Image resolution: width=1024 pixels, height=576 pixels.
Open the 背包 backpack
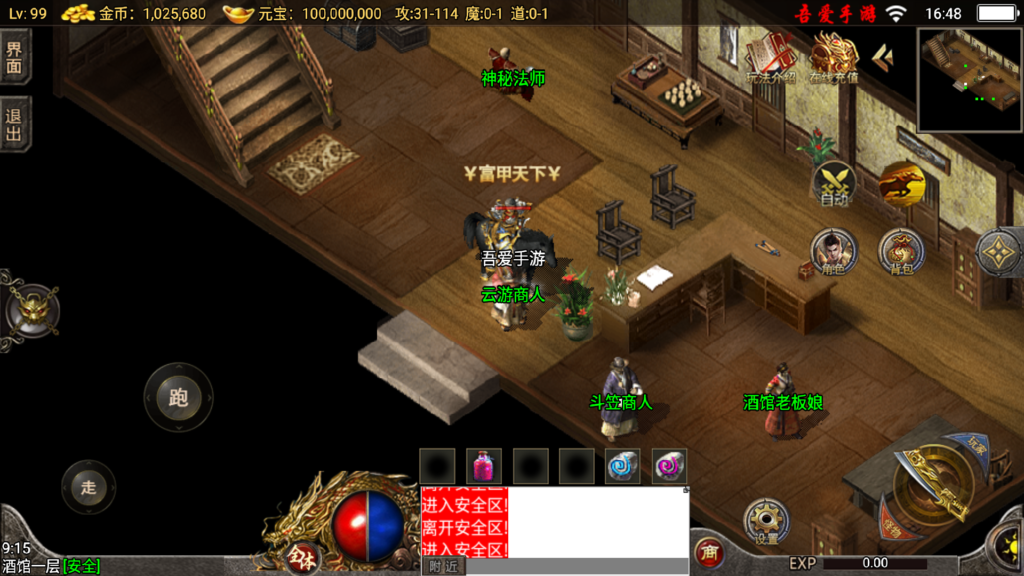[901, 251]
